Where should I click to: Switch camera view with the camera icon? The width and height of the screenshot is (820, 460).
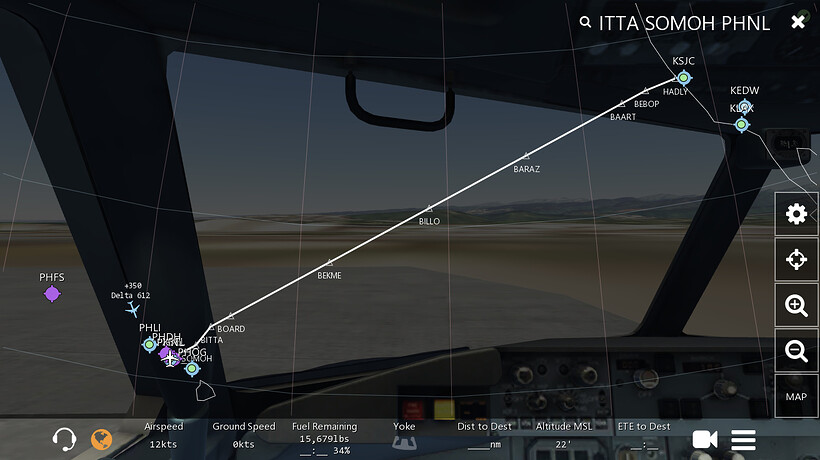click(706, 439)
